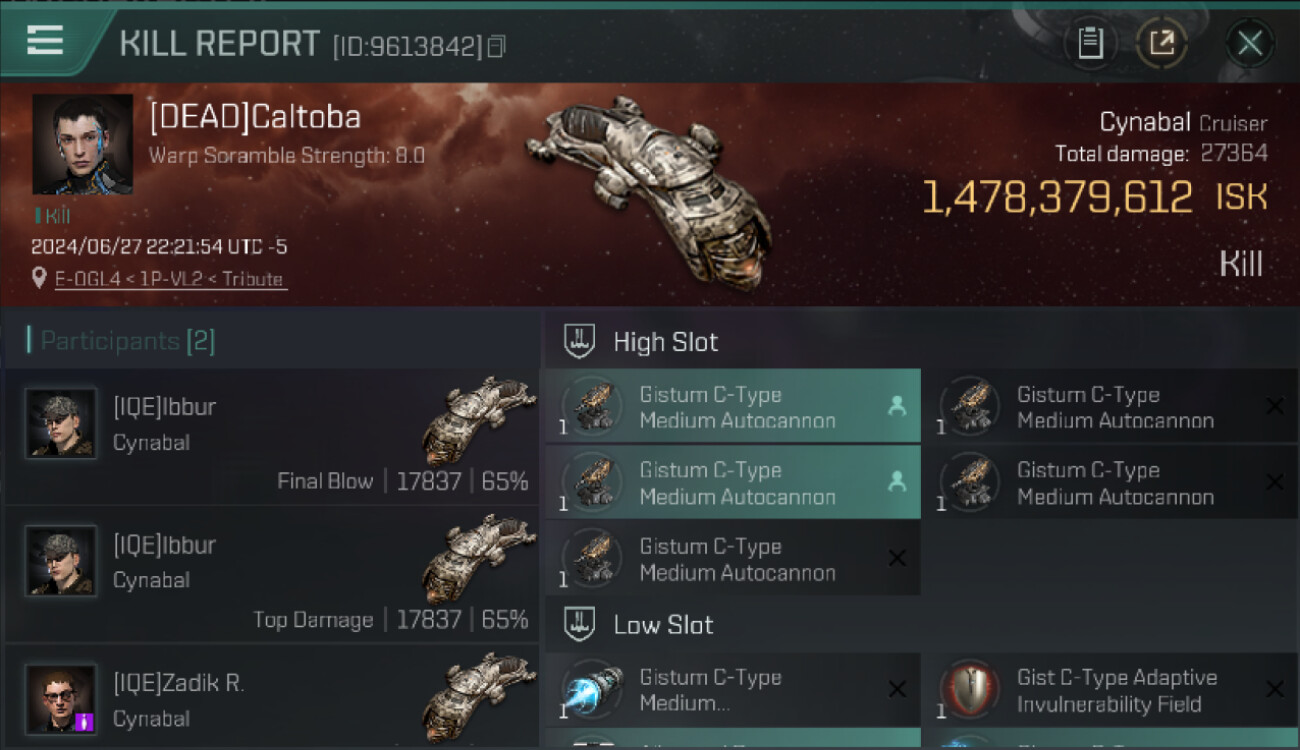Copy the kill report ID

click(x=497, y=46)
